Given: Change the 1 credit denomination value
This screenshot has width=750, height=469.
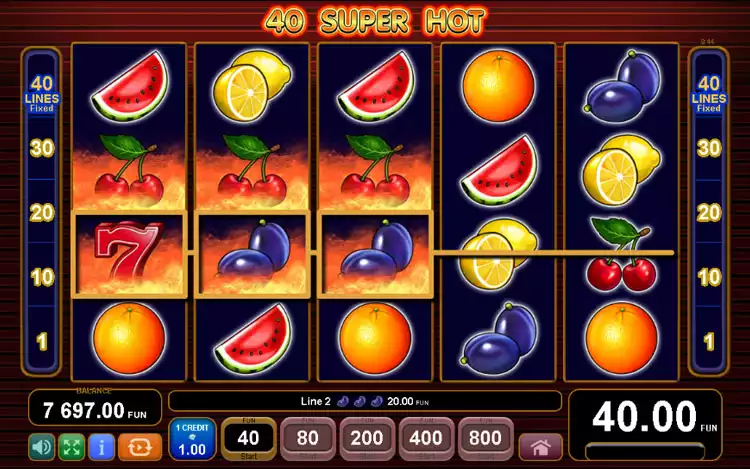Looking at the screenshot, I should 191,440.
